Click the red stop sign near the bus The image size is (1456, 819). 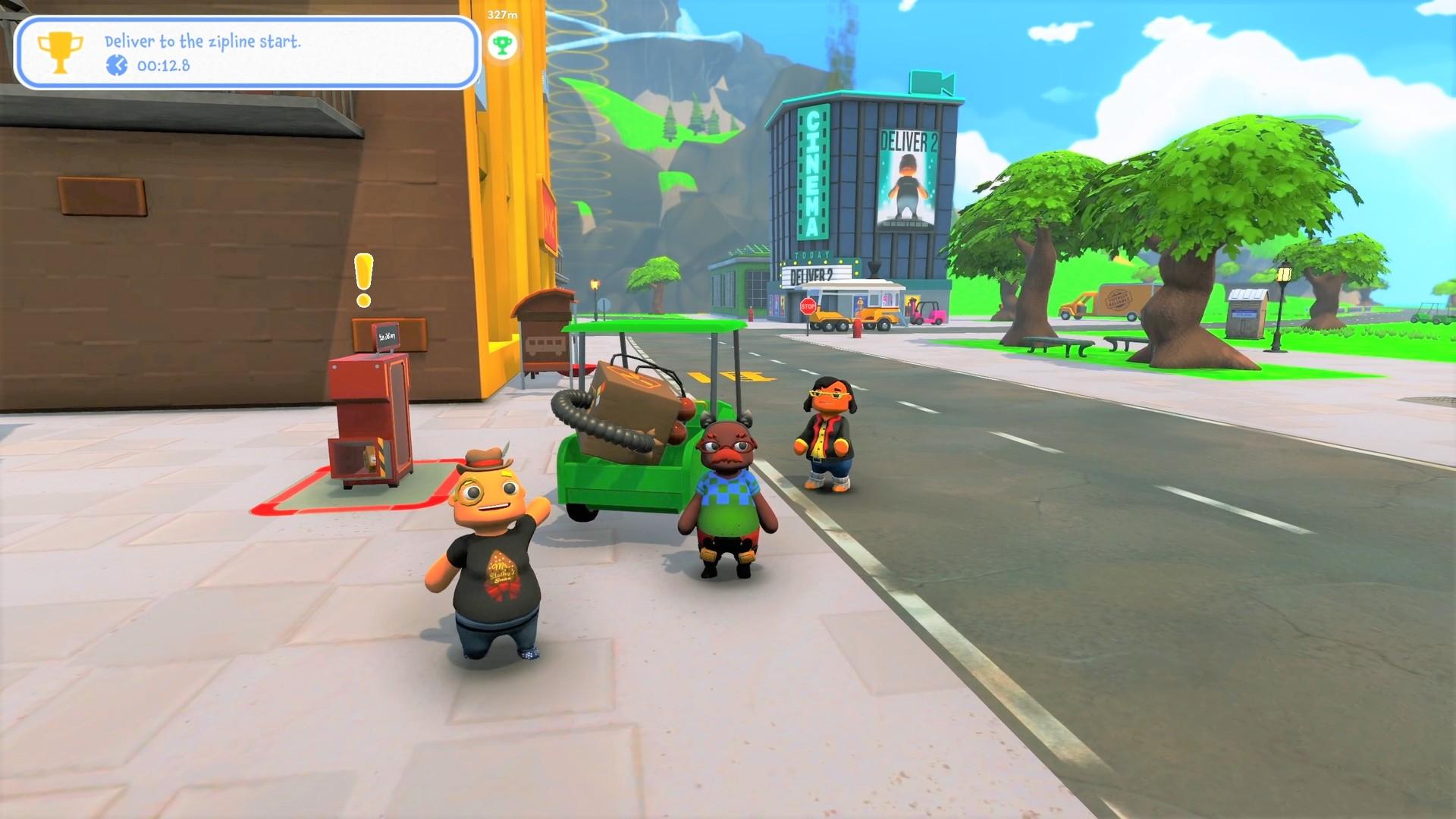[807, 307]
